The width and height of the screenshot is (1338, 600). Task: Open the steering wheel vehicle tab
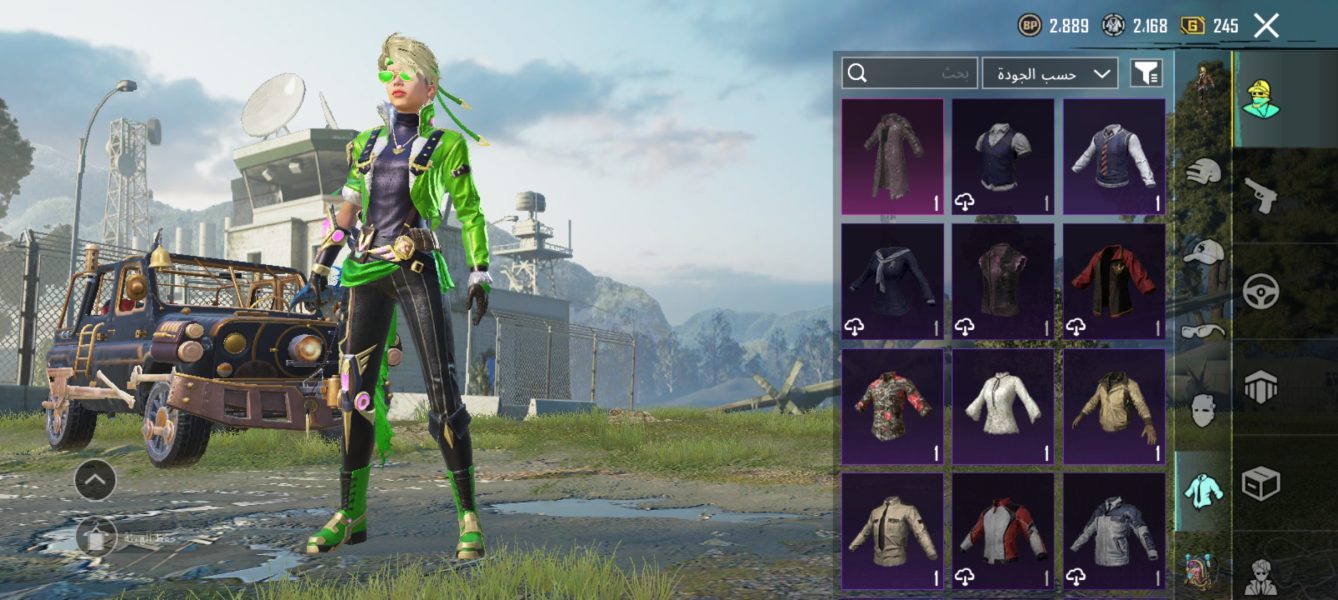[x=1261, y=290]
